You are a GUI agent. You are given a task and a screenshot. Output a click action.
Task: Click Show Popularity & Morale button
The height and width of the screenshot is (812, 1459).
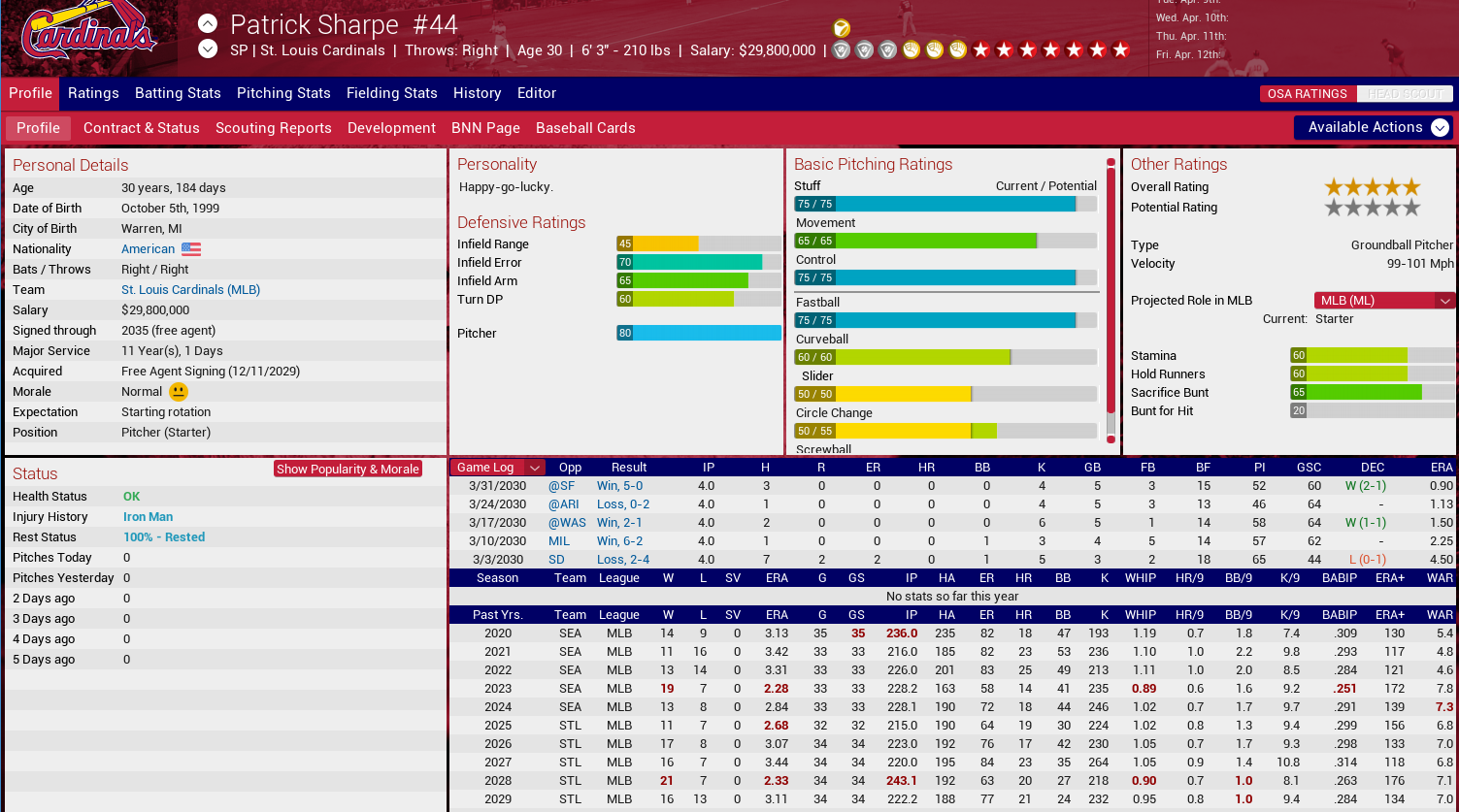[348, 470]
